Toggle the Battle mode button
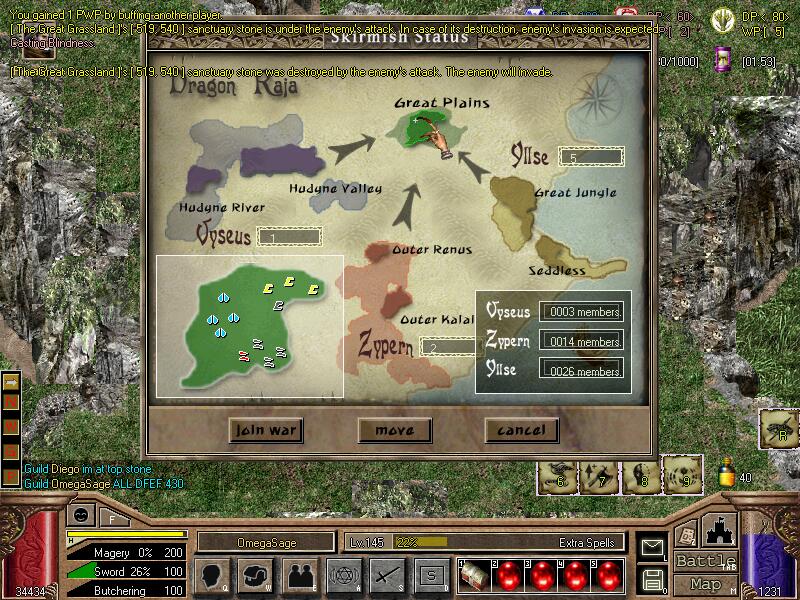Viewport: 800px width, 600px height. tap(705, 561)
